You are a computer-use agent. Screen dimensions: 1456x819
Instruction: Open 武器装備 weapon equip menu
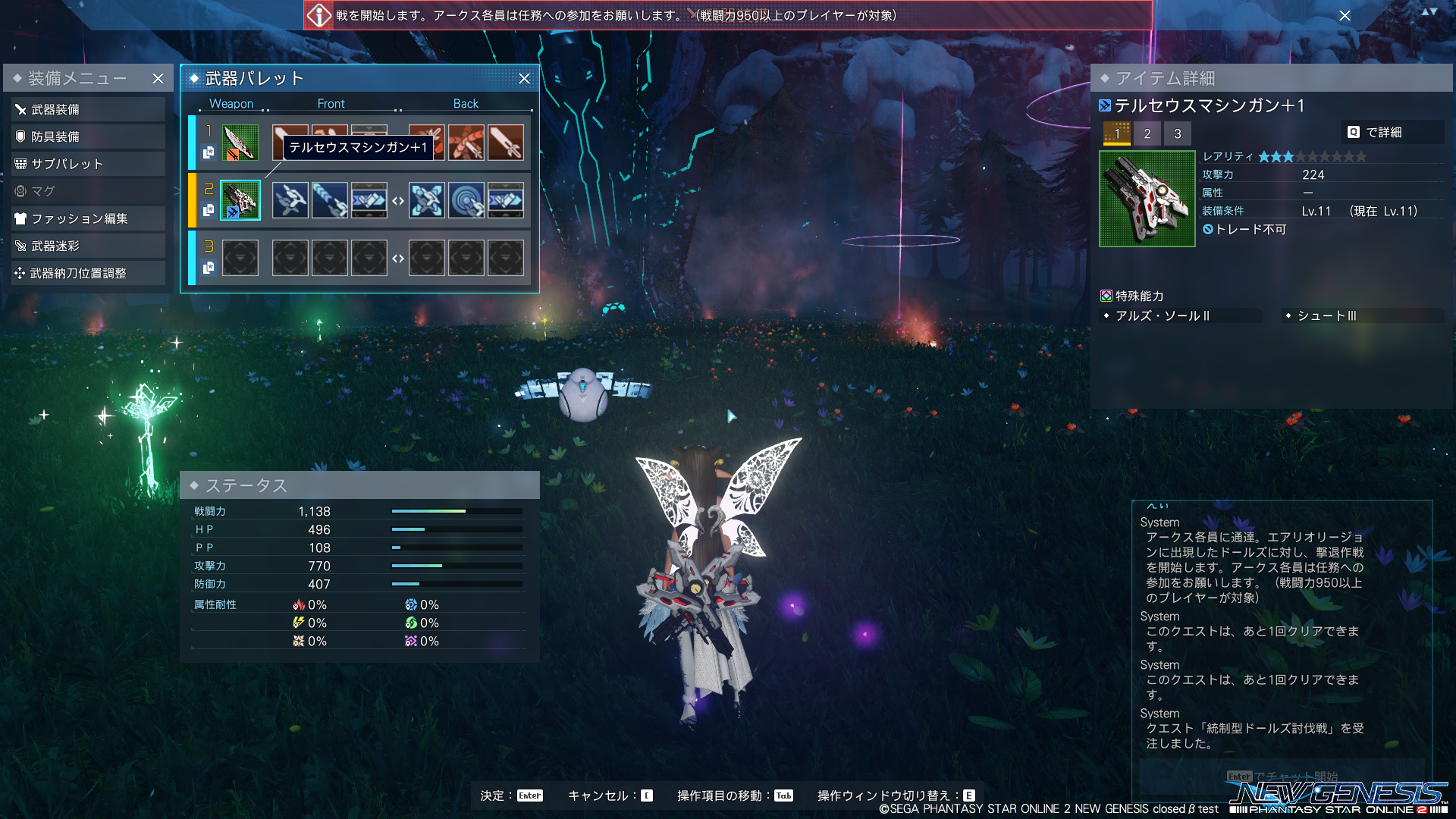(x=88, y=109)
